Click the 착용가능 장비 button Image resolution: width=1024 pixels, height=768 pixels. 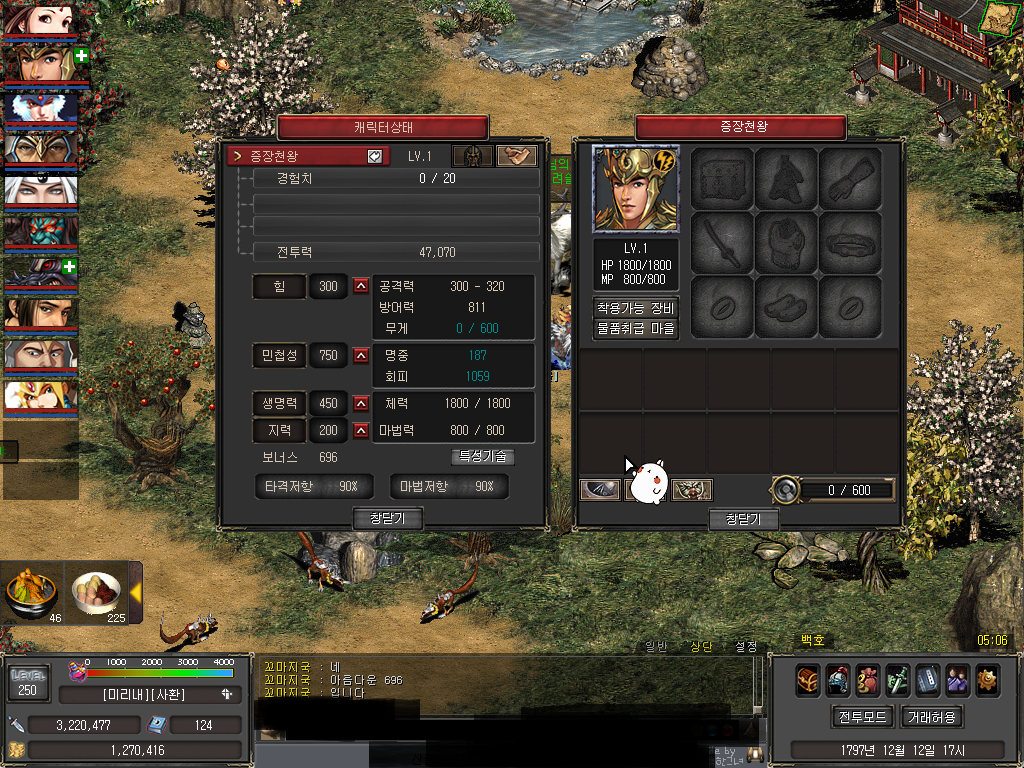[x=636, y=308]
